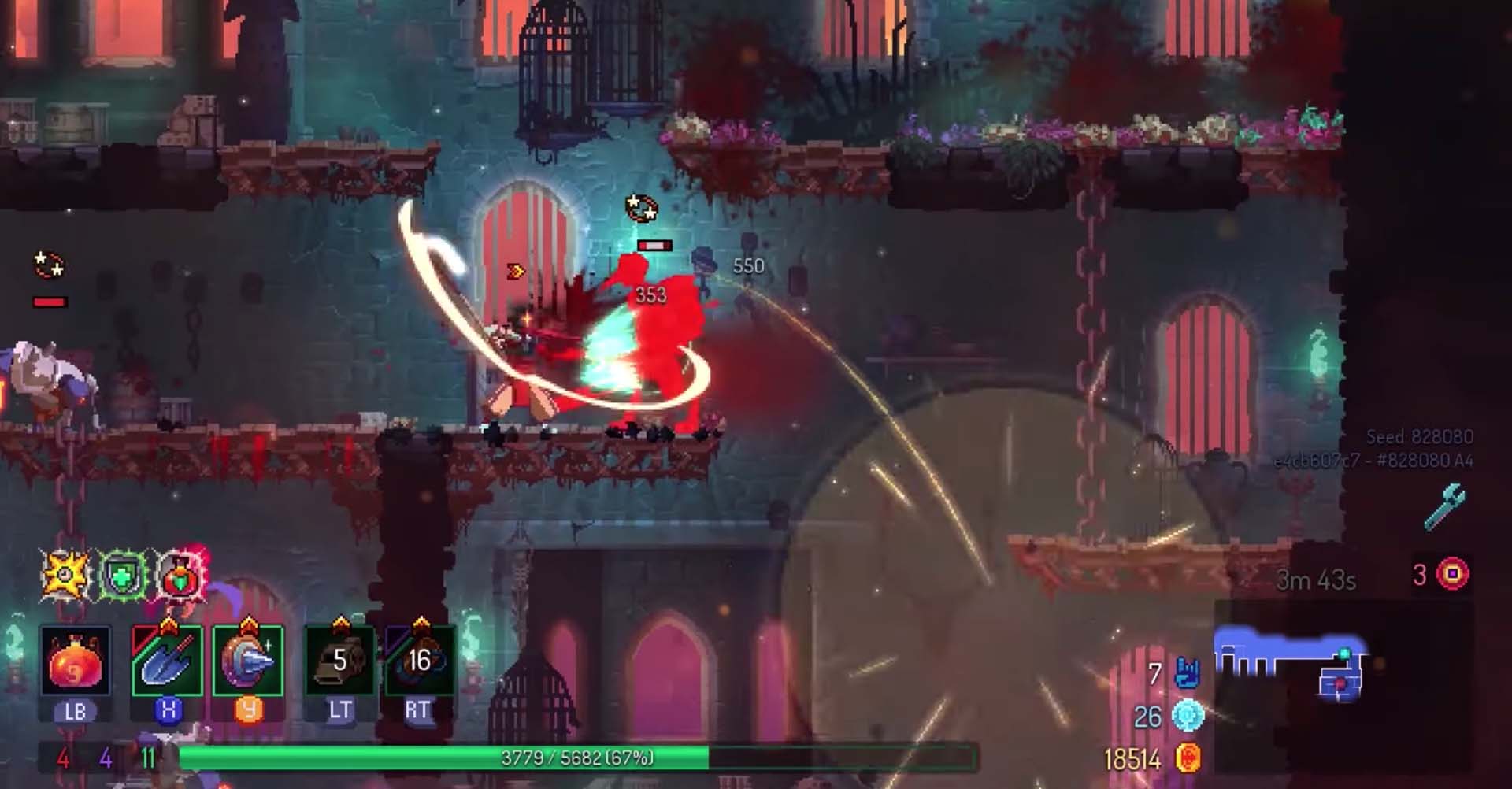Click the red boss cell counter icon

pos(1452,574)
